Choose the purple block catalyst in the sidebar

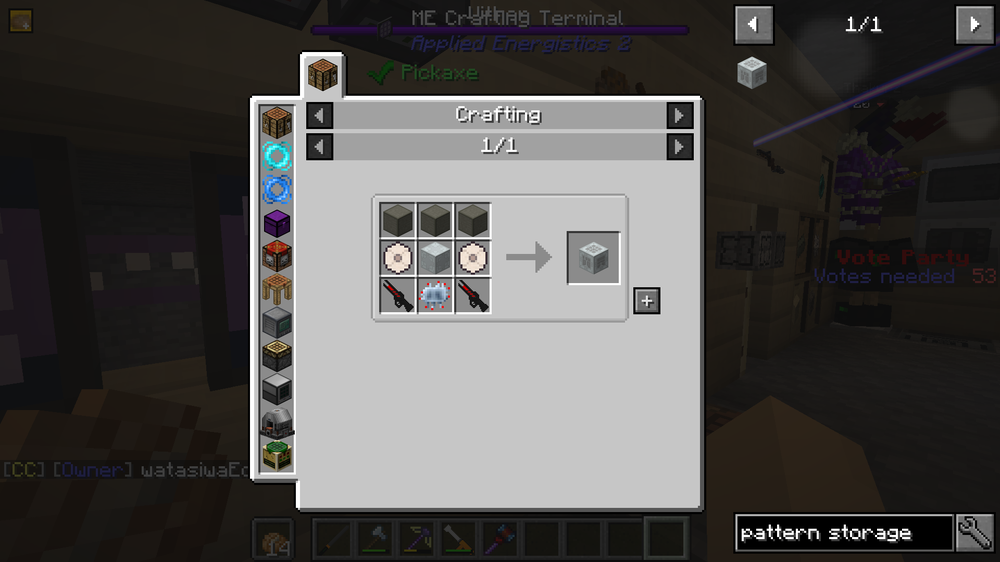click(x=277, y=223)
